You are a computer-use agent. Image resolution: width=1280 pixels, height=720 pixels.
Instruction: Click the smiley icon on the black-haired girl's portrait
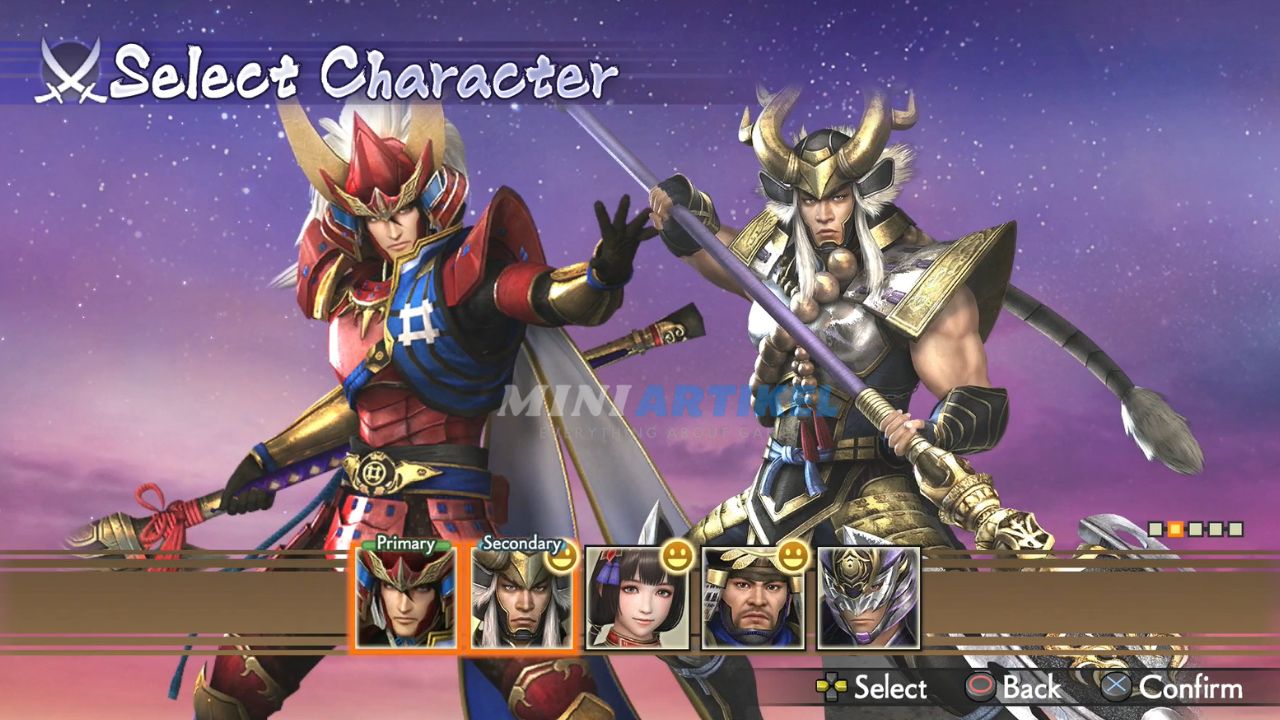point(677,558)
